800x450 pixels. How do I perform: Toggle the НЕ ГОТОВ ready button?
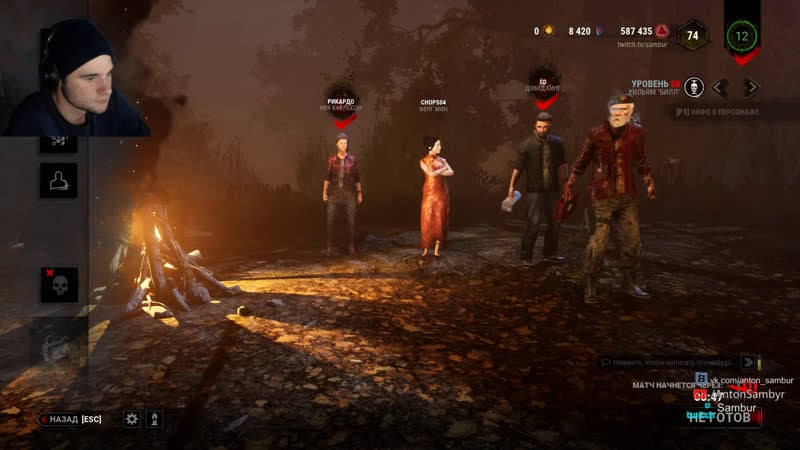pyautogui.click(x=718, y=417)
